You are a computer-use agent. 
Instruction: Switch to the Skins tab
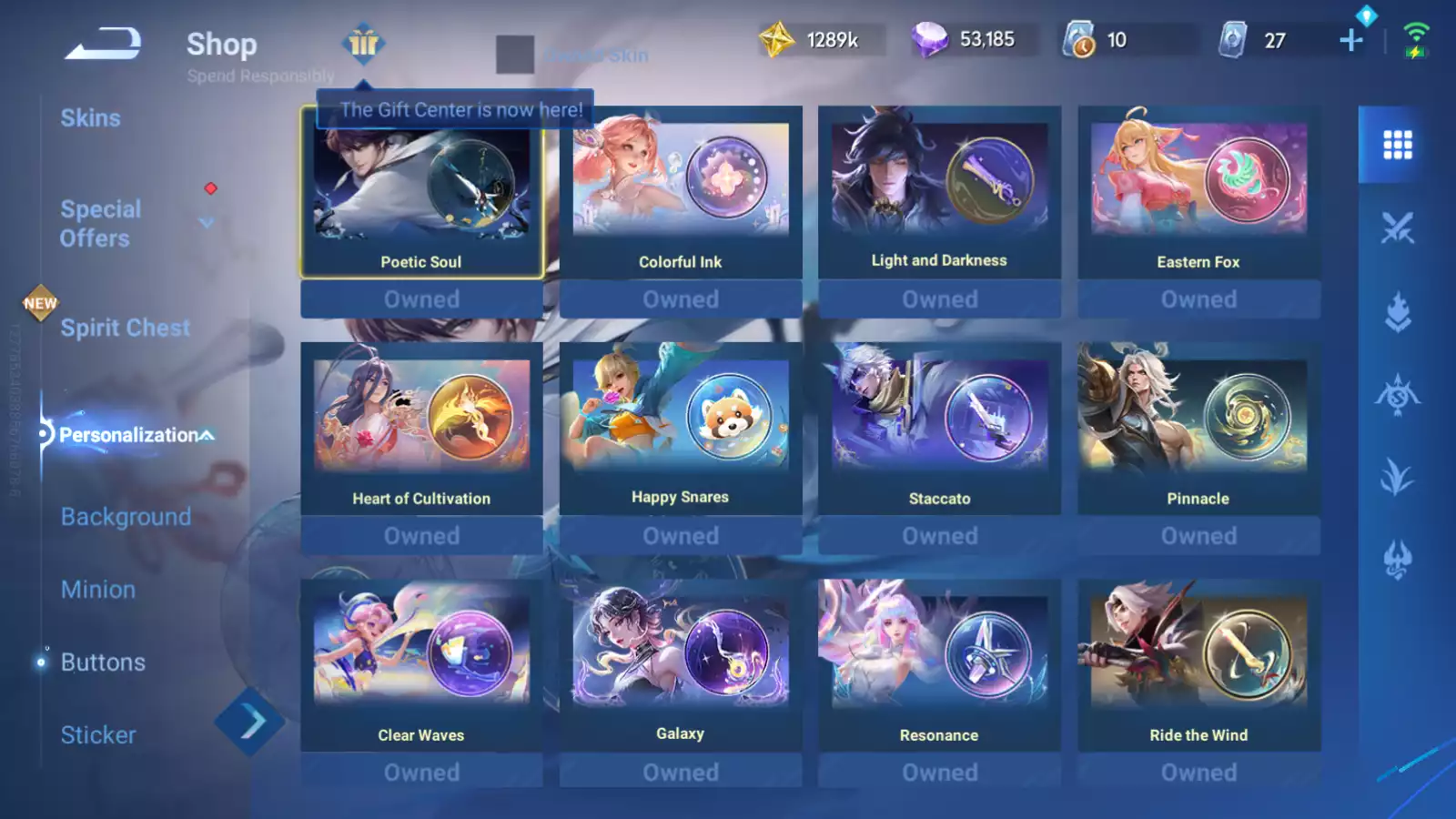[x=91, y=117]
